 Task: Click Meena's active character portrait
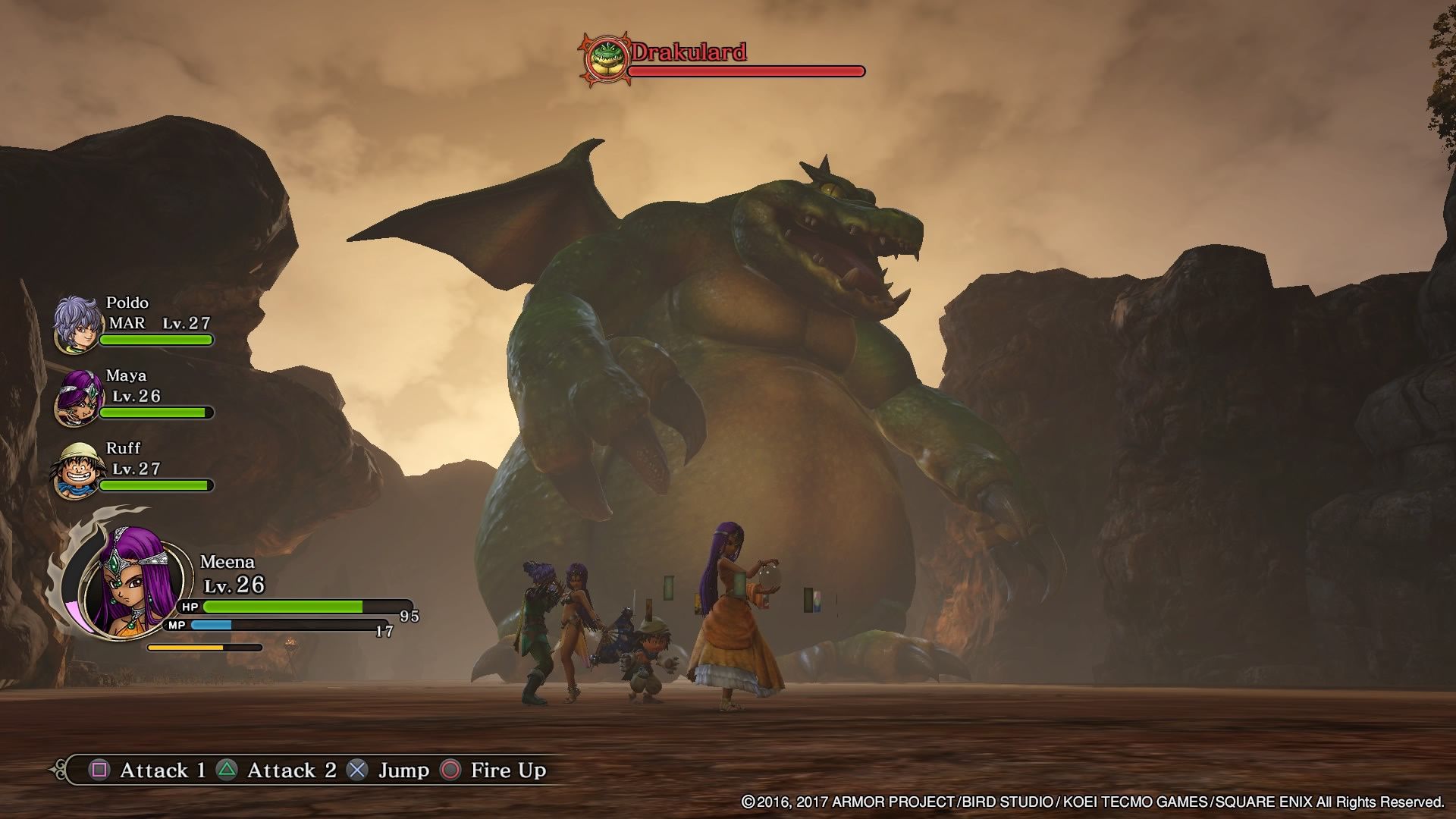pyautogui.click(x=134, y=581)
